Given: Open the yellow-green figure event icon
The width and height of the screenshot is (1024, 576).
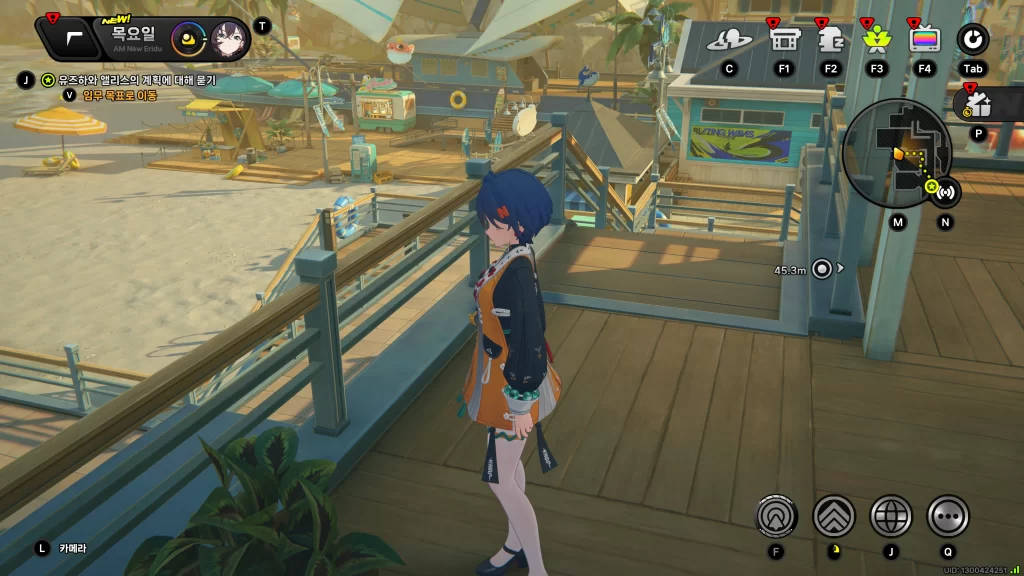Looking at the screenshot, I should pos(877,40).
